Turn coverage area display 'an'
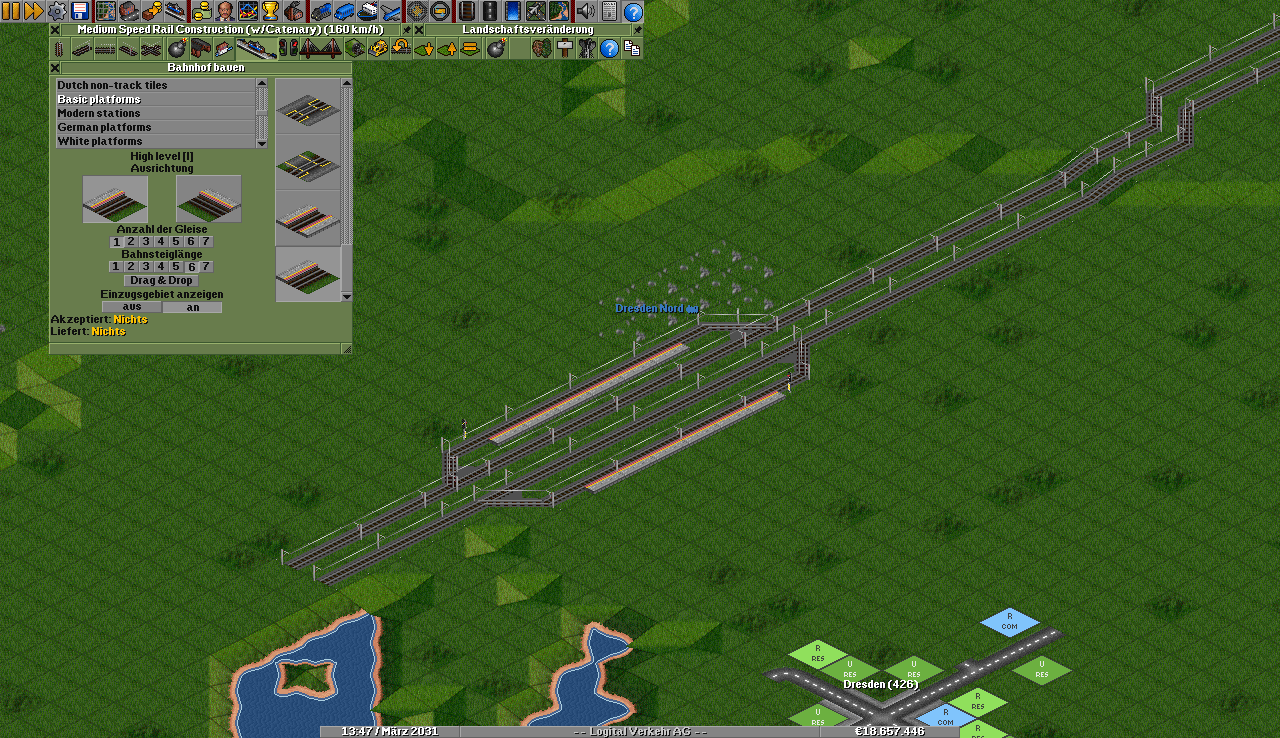 193,307
